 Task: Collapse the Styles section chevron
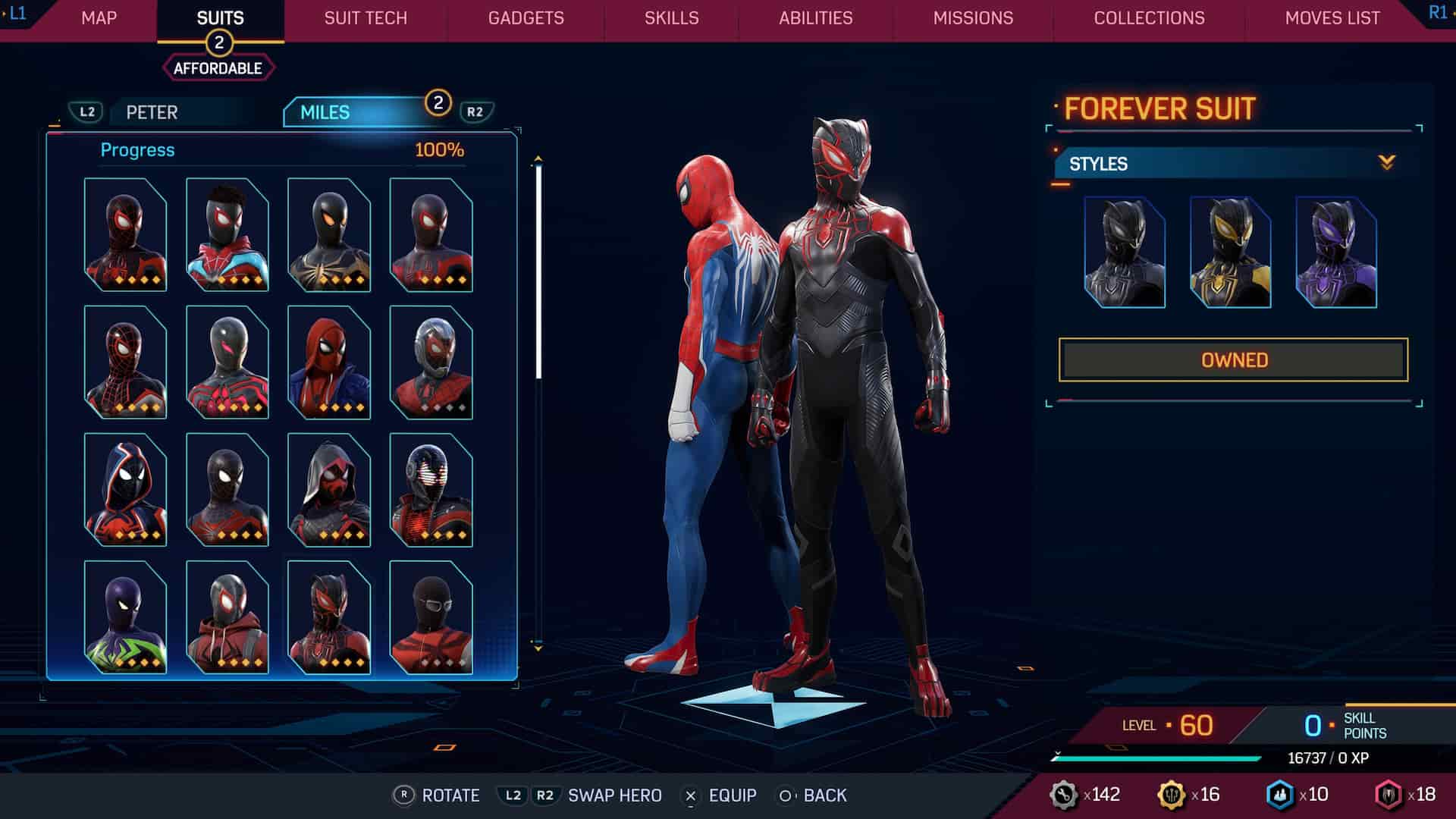click(x=1386, y=162)
